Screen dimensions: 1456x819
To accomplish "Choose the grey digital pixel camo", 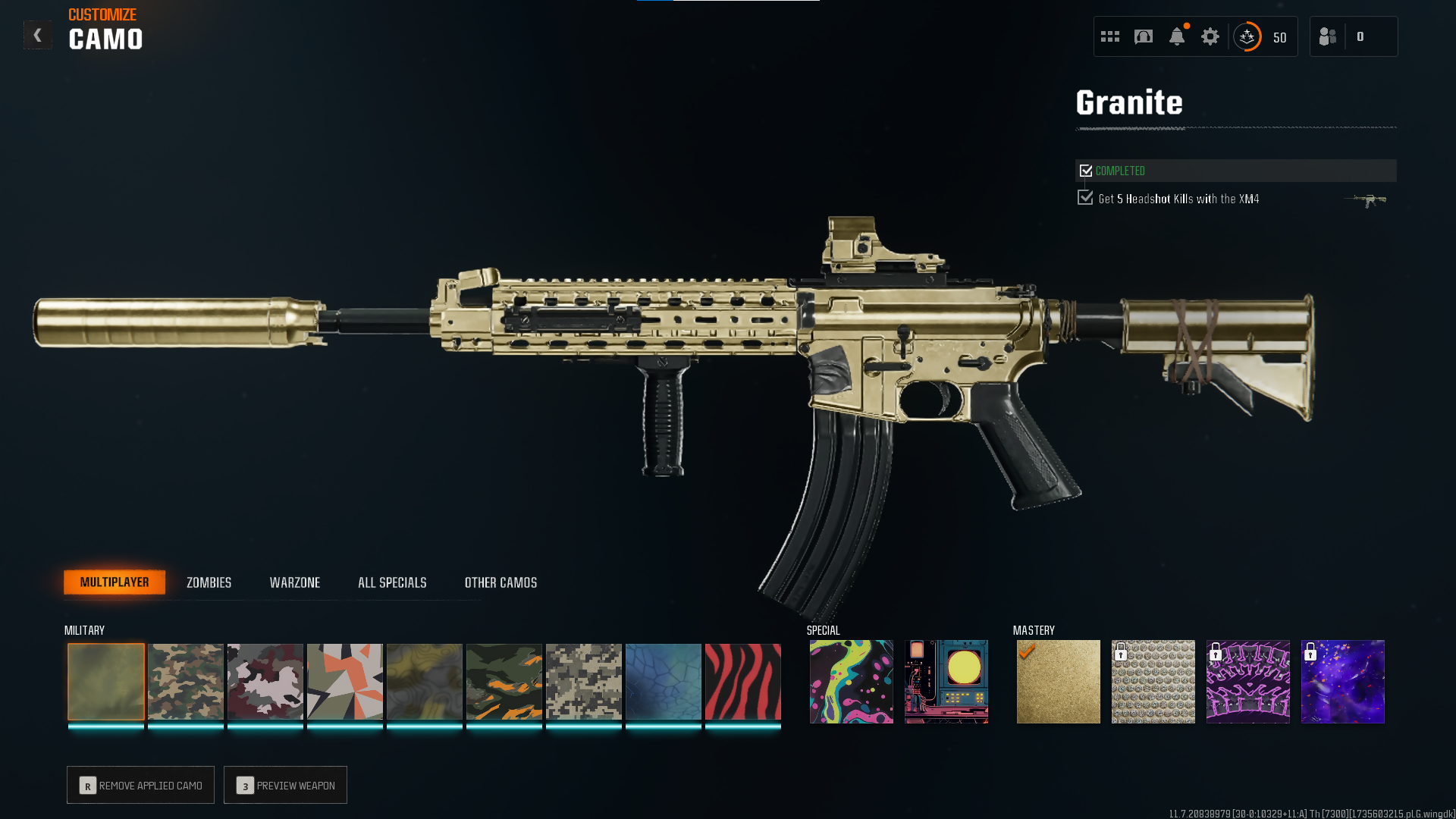I will (x=584, y=682).
